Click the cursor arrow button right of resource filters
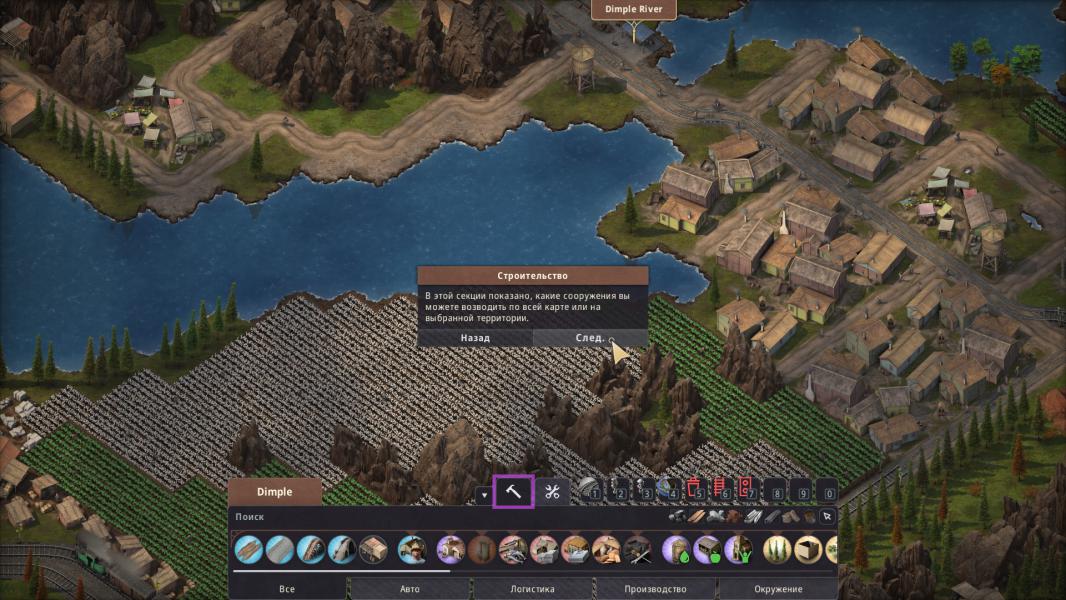This screenshot has height=600, width=1066. click(x=826, y=517)
